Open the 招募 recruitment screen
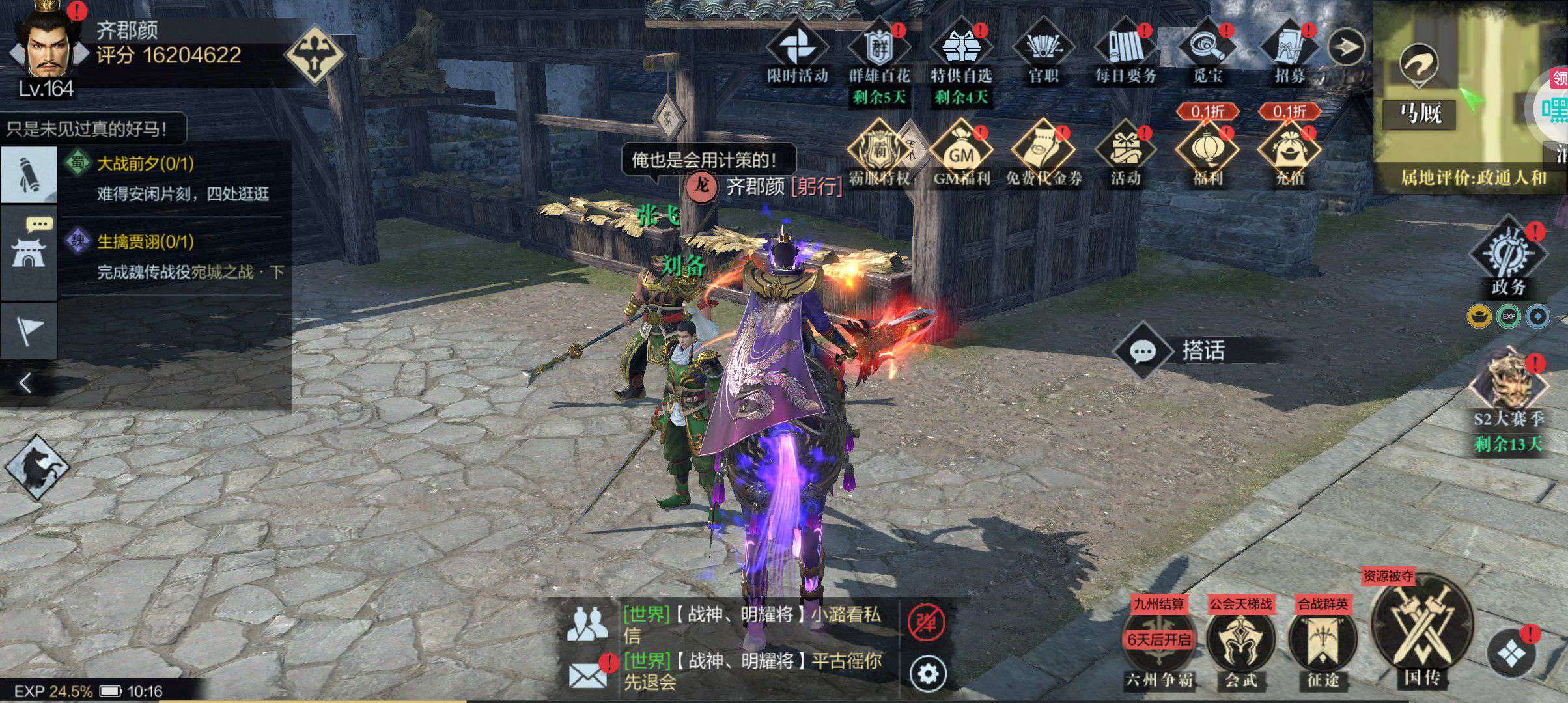Screen dimensions: 1568x703 click(1289, 49)
